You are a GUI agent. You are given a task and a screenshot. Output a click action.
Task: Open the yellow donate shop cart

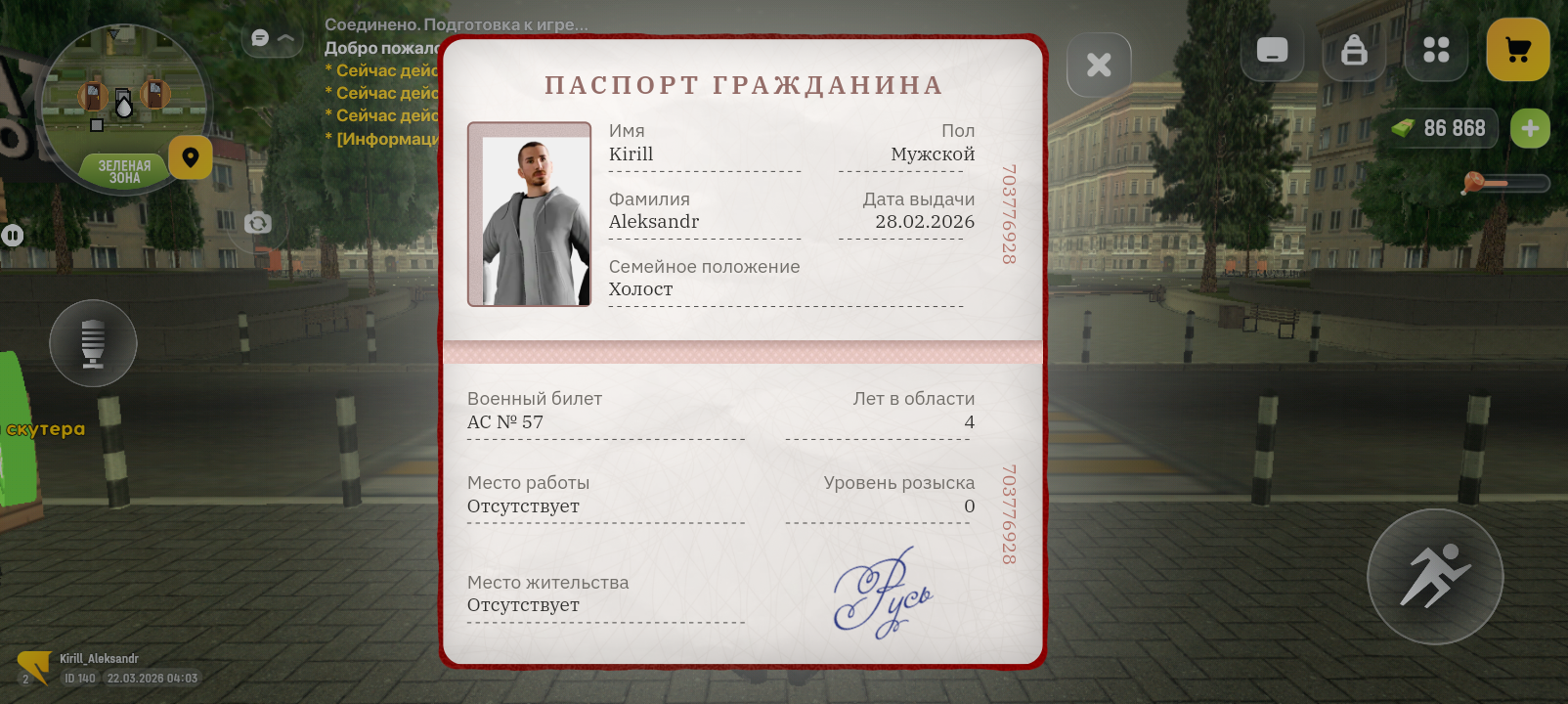[x=1517, y=50]
